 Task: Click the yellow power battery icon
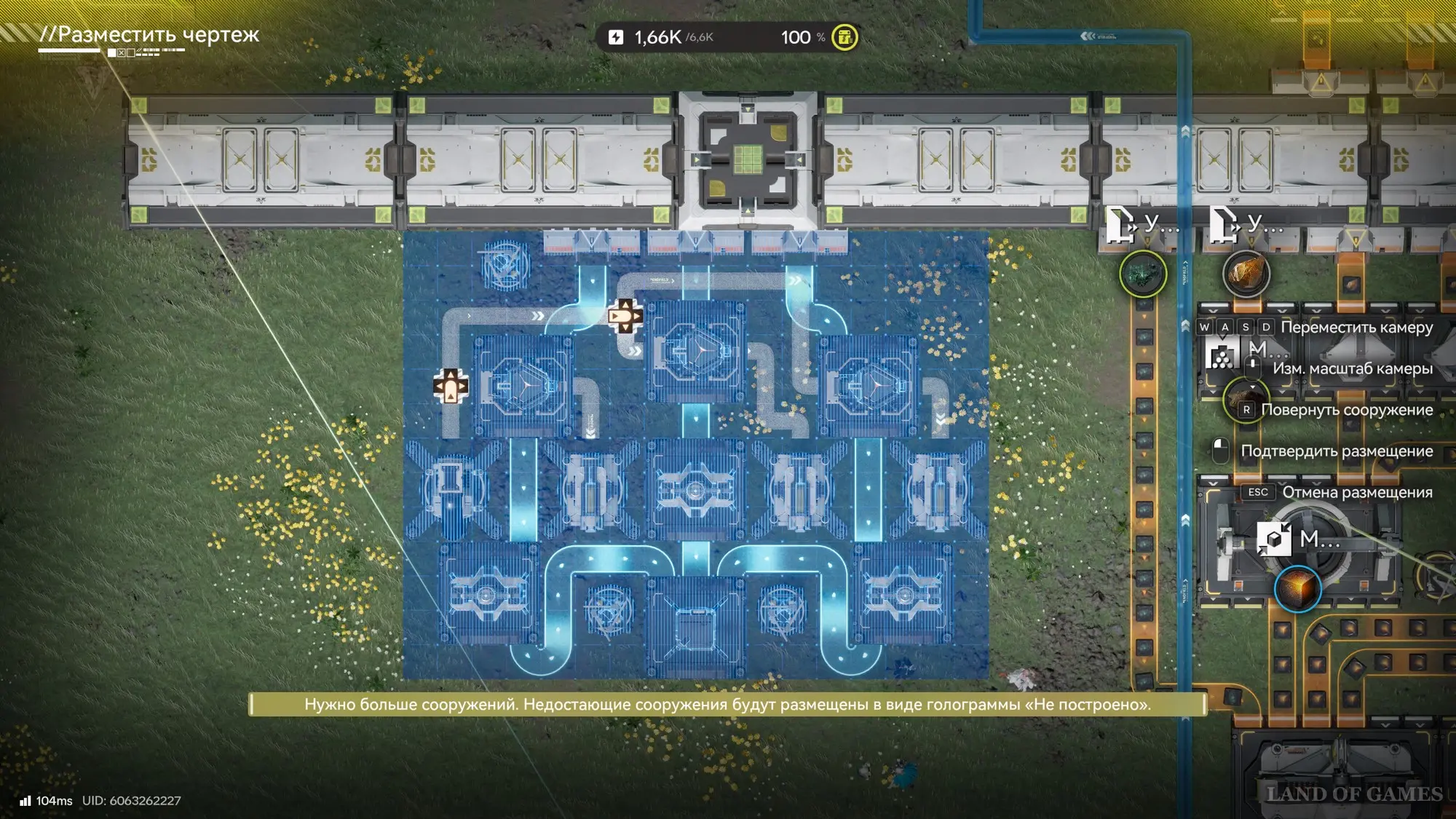pyautogui.click(x=844, y=37)
